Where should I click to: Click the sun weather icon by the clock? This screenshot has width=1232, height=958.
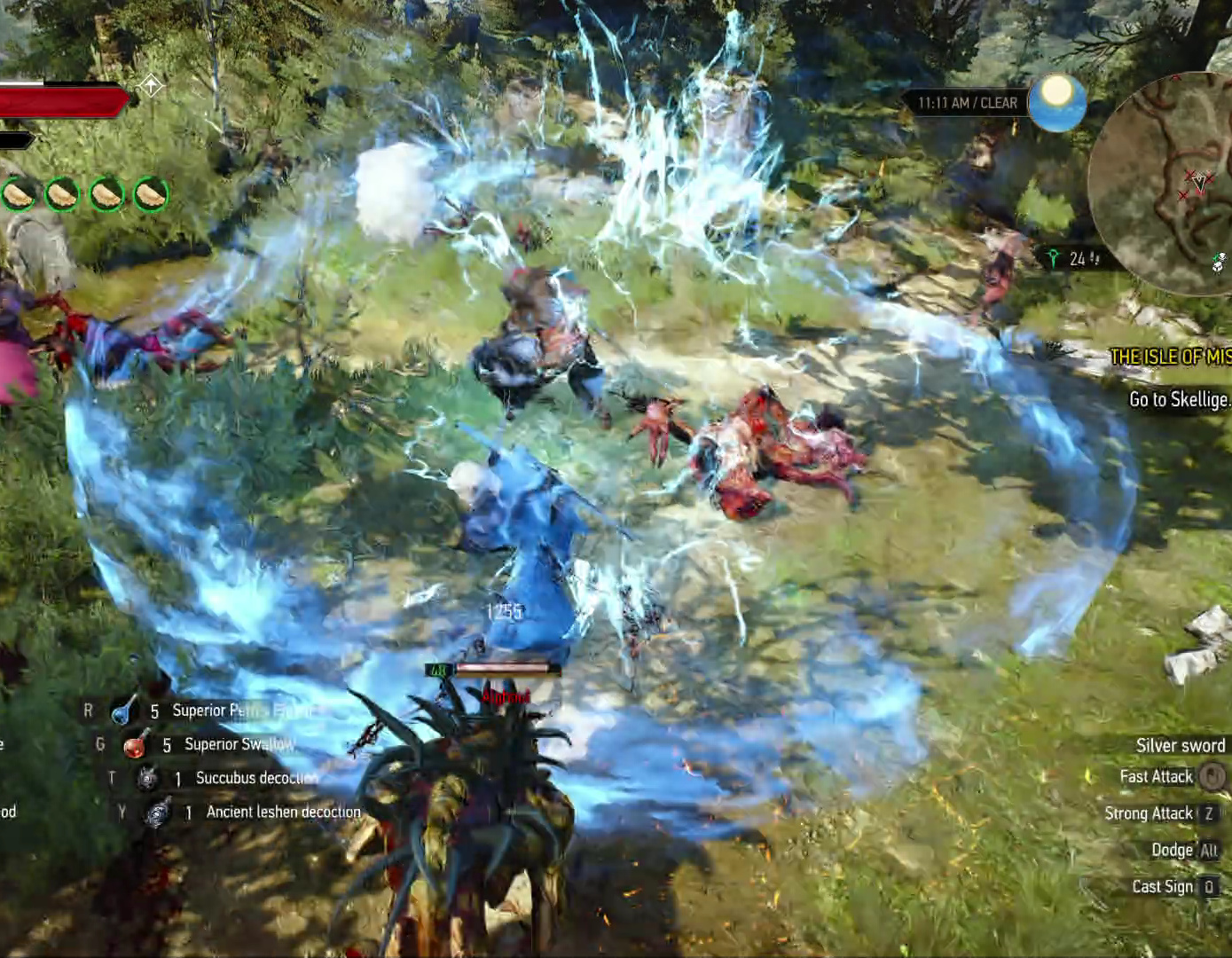pos(1056,101)
